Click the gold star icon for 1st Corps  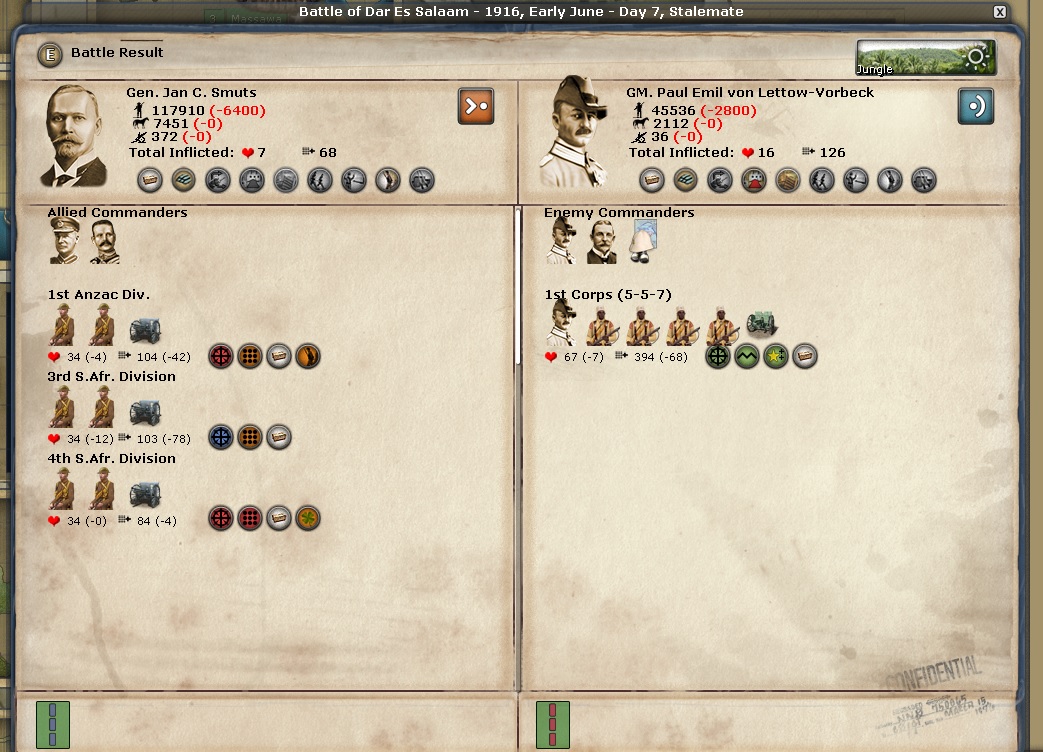pyautogui.click(x=776, y=356)
